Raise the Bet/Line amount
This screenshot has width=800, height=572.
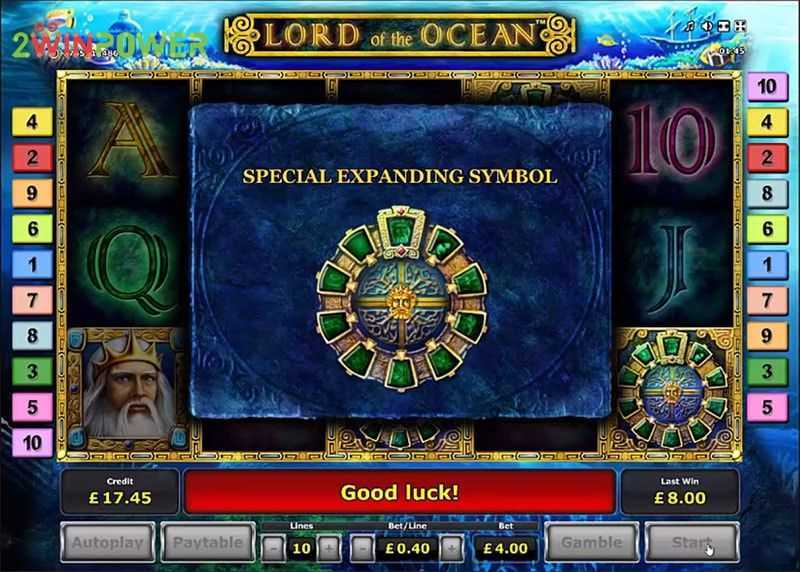[x=451, y=547]
